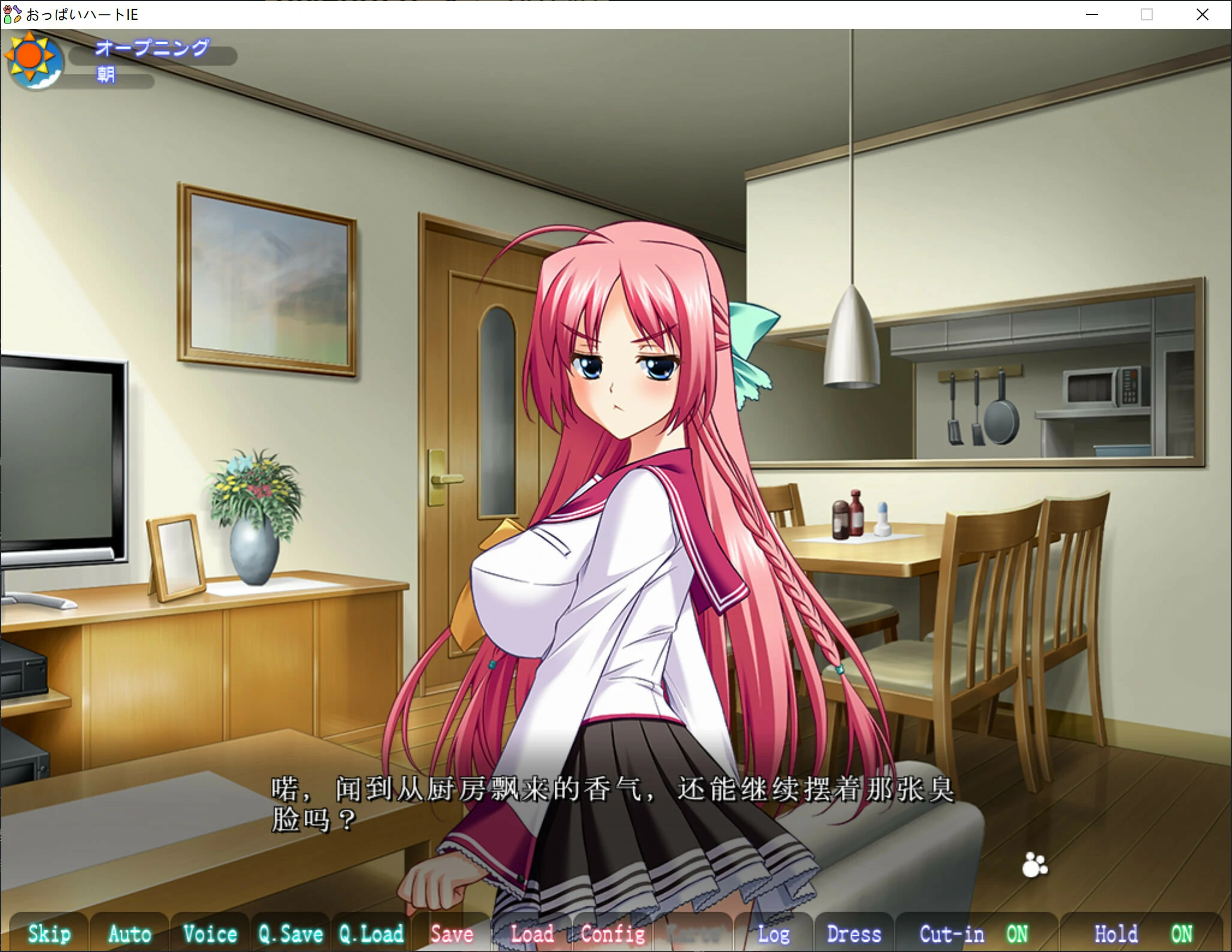
Task: Enable Auto mode for automatic text advance
Action: (x=128, y=933)
